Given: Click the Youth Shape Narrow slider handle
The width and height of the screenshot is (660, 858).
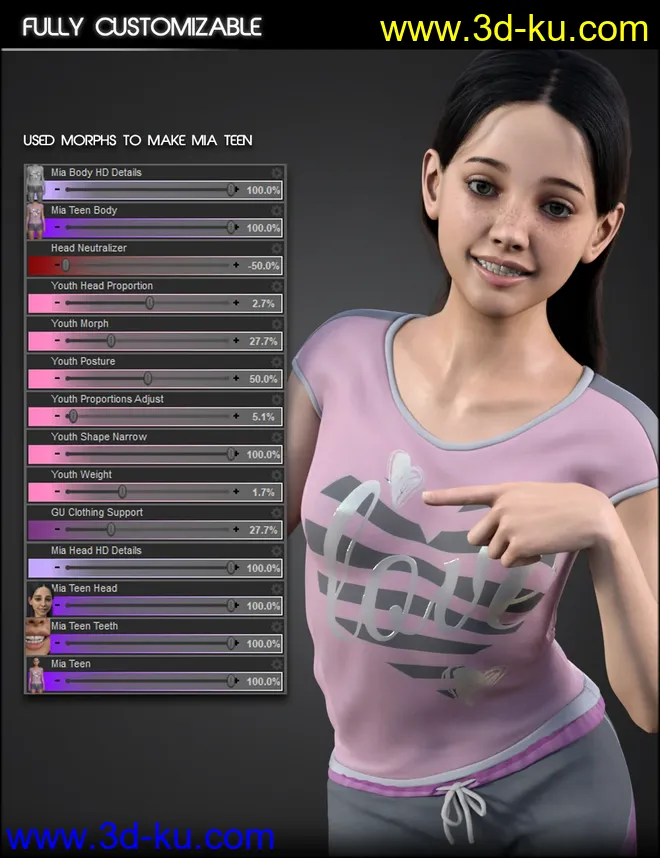Looking at the screenshot, I should pyautogui.click(x=232, y=454).
